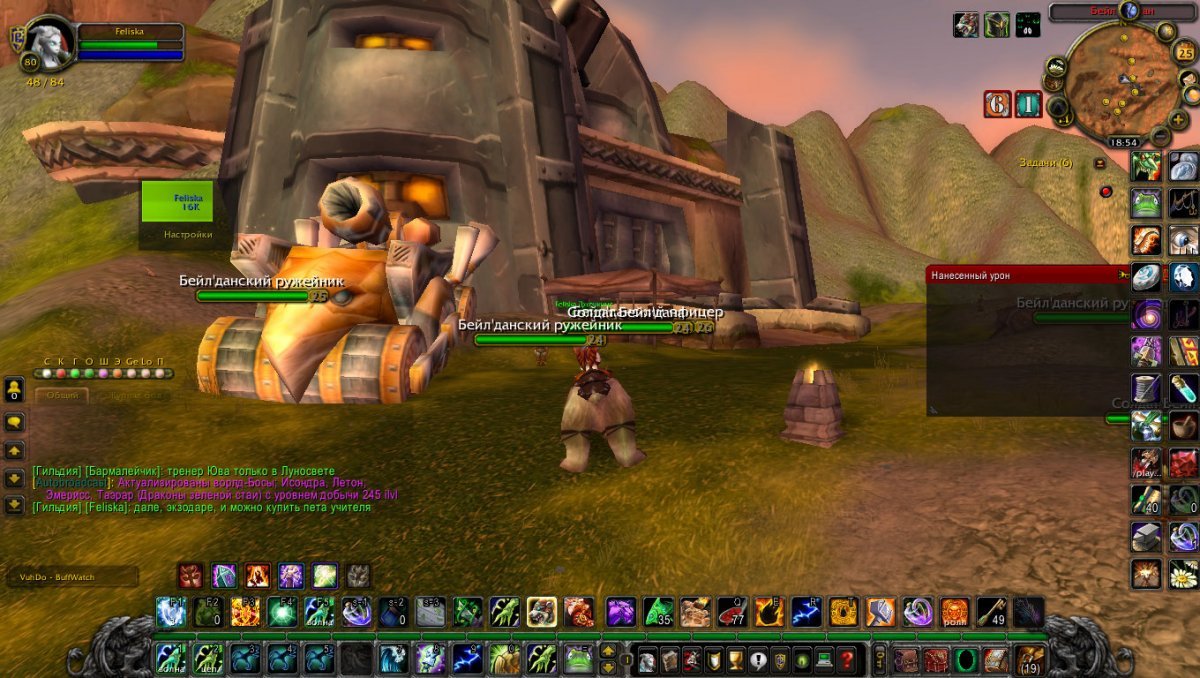Use the hammer ability on action bar
The height and width of the screenshot is (678, 1200).
(880, 612)
